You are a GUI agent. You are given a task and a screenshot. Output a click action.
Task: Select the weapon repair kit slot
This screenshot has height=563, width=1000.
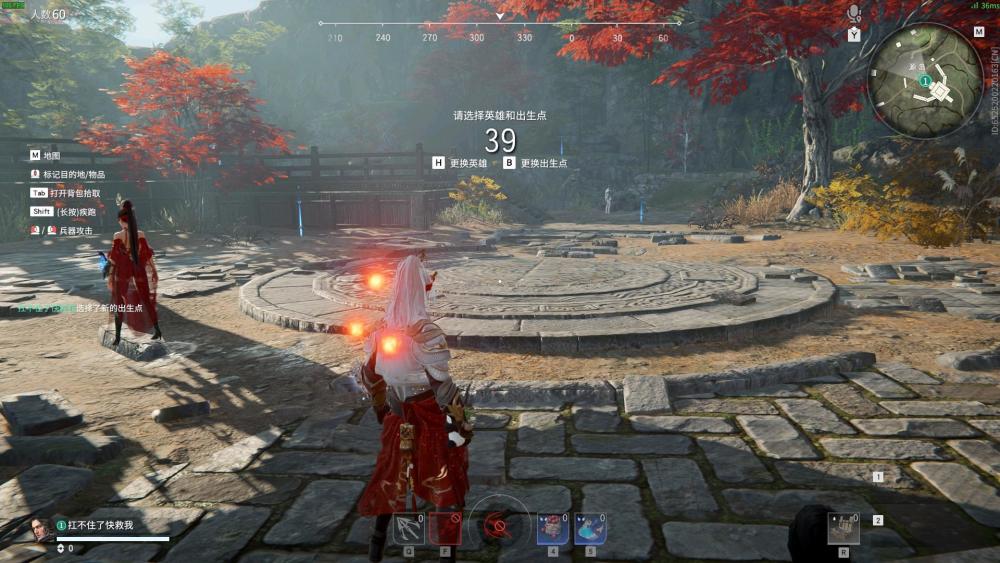pyautogui.click(x=843, y=527)
